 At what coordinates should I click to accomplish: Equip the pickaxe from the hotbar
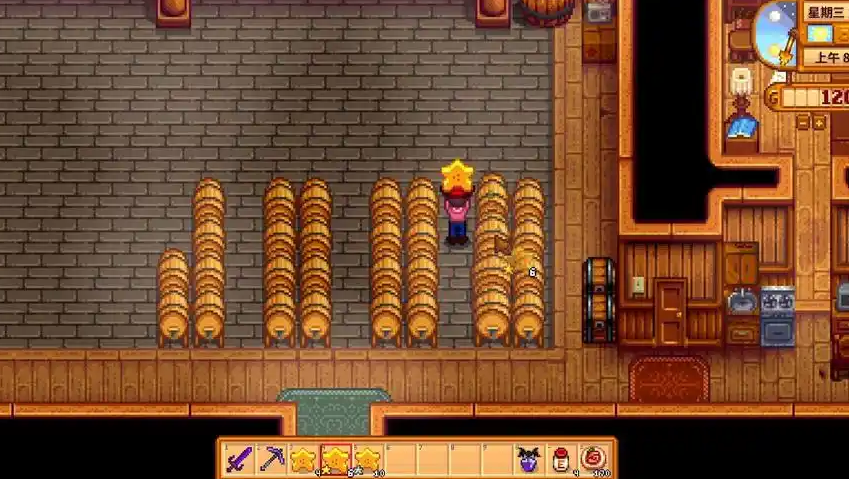point(272,459)
